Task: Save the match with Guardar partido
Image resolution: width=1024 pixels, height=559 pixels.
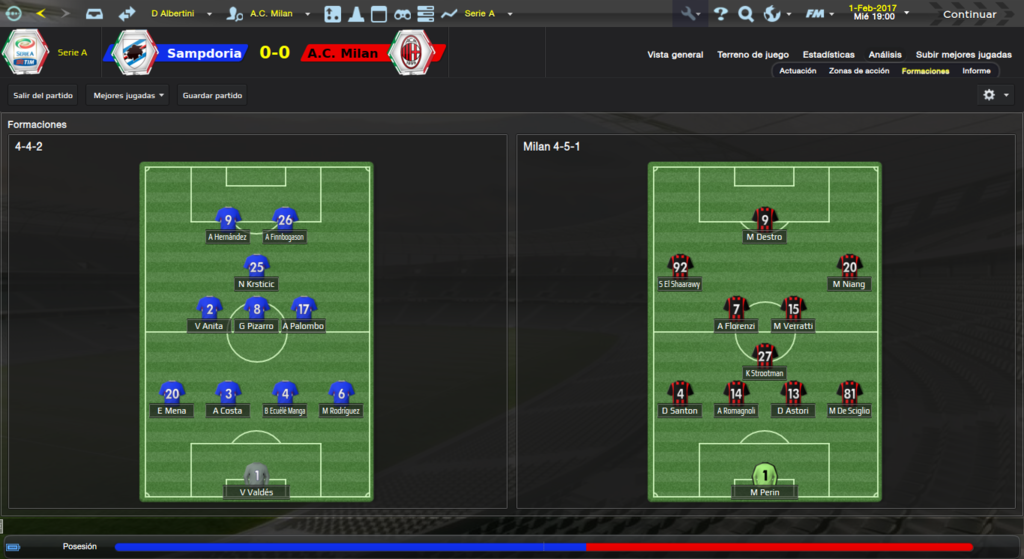Action: pyautogui.click(x=212, y=95)
